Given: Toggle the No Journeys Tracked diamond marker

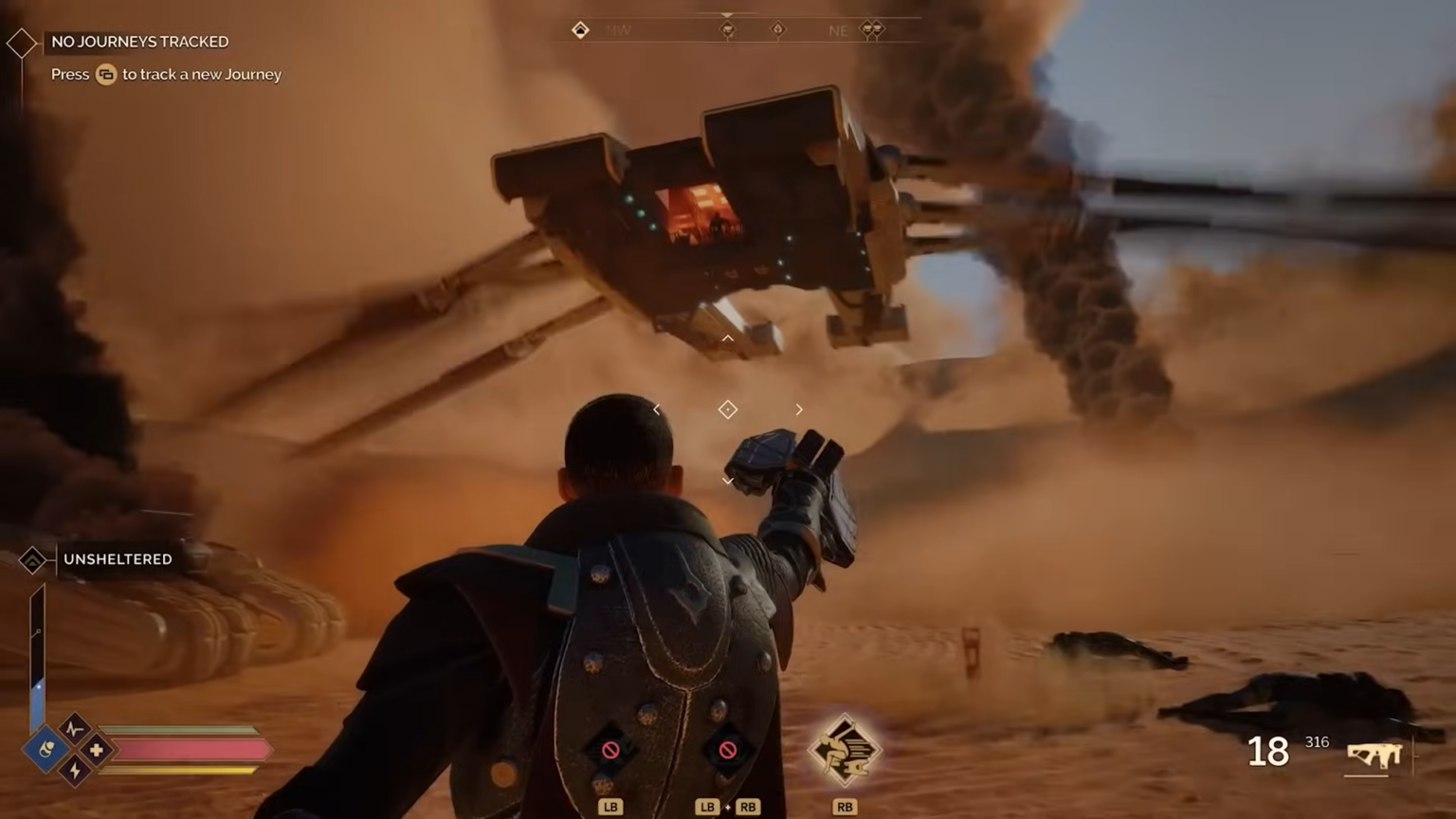Looking at the screenshot, I should (x=21, y=41).
